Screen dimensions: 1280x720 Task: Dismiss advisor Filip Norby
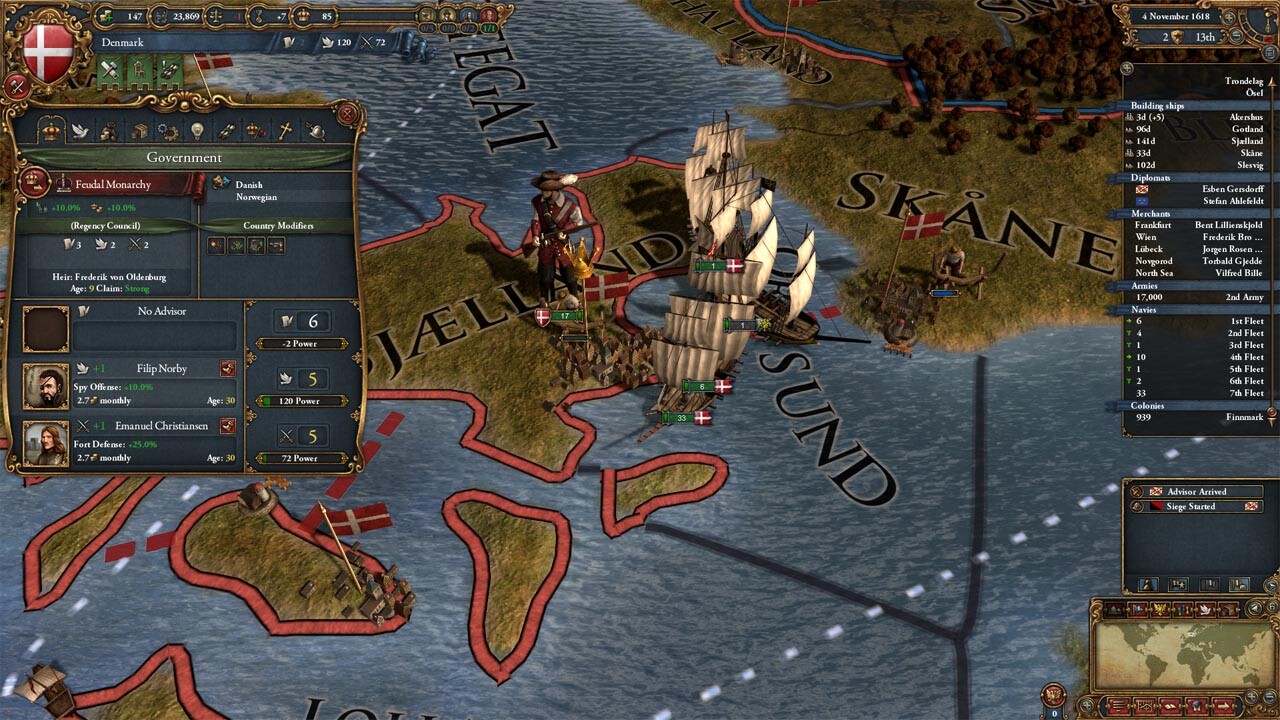pos(228,368)
